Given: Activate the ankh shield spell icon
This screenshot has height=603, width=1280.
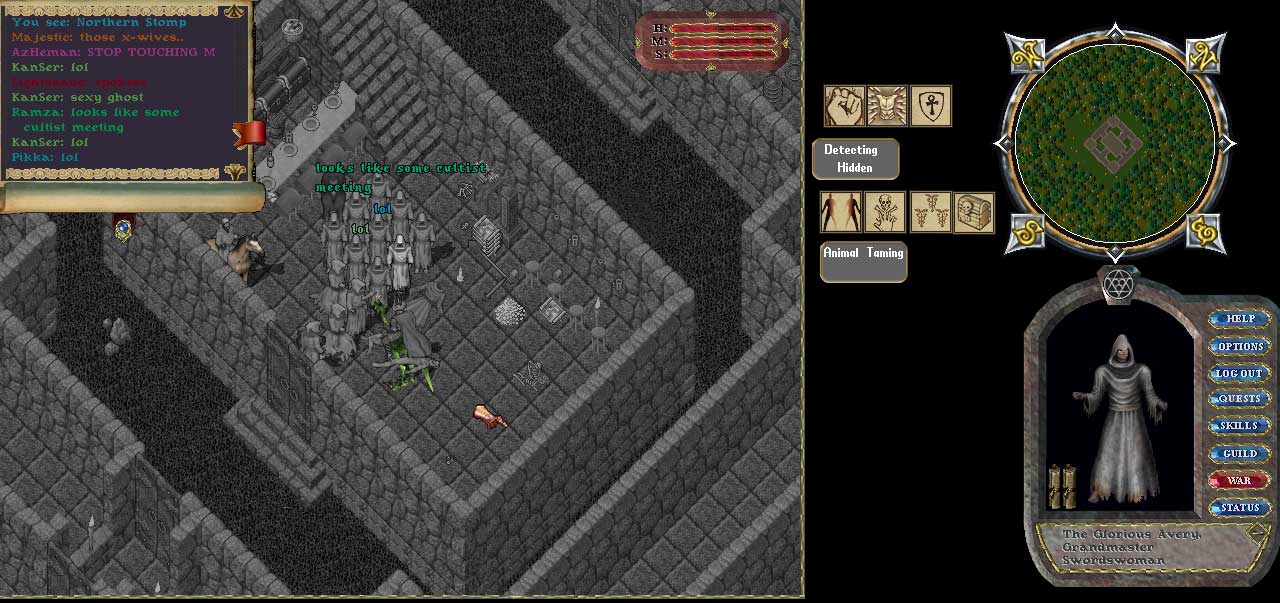Looking at the screenshot, I should (x=930, y=106).
